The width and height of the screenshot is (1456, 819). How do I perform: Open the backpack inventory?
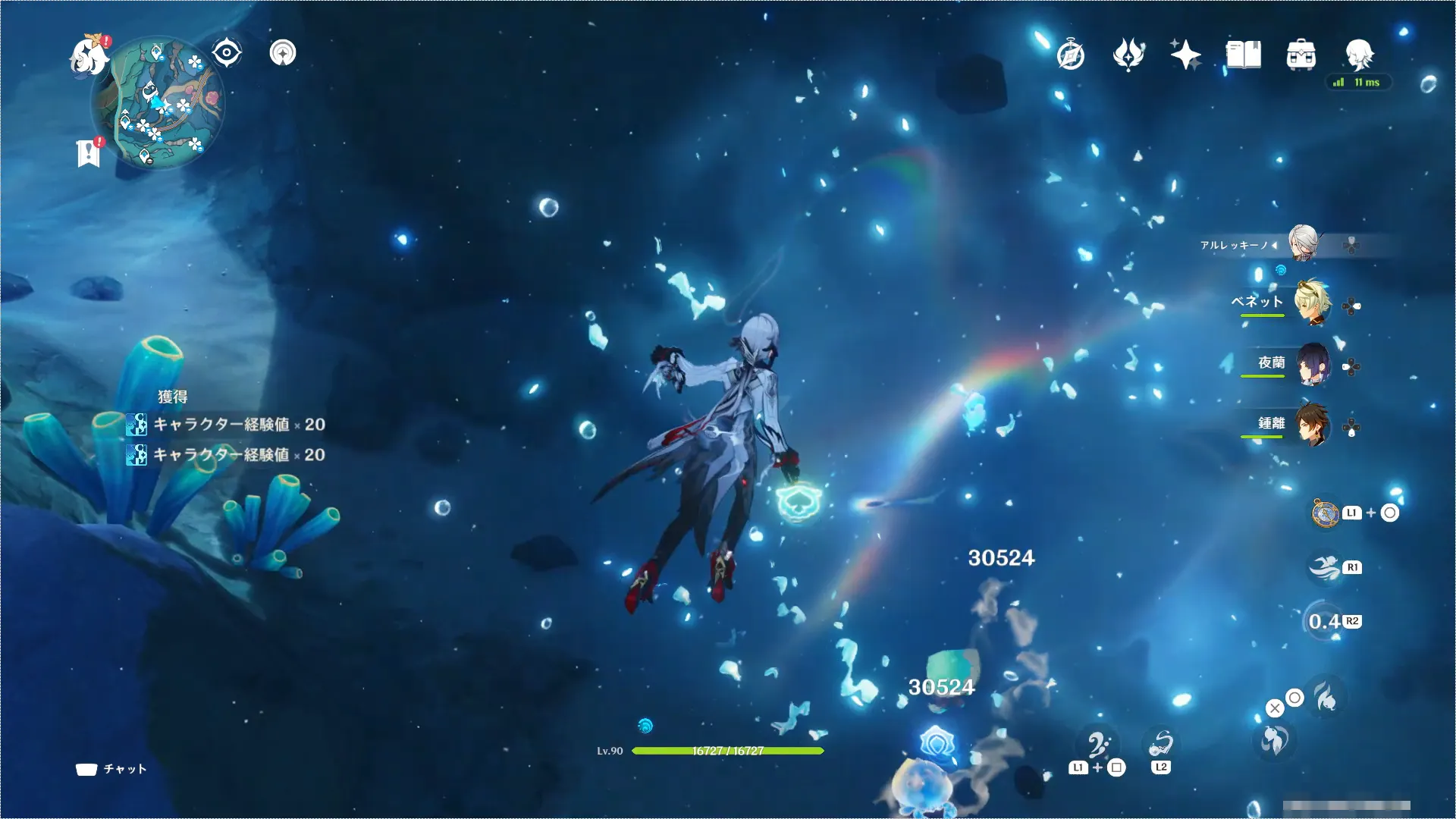(x=1301, y=55)
